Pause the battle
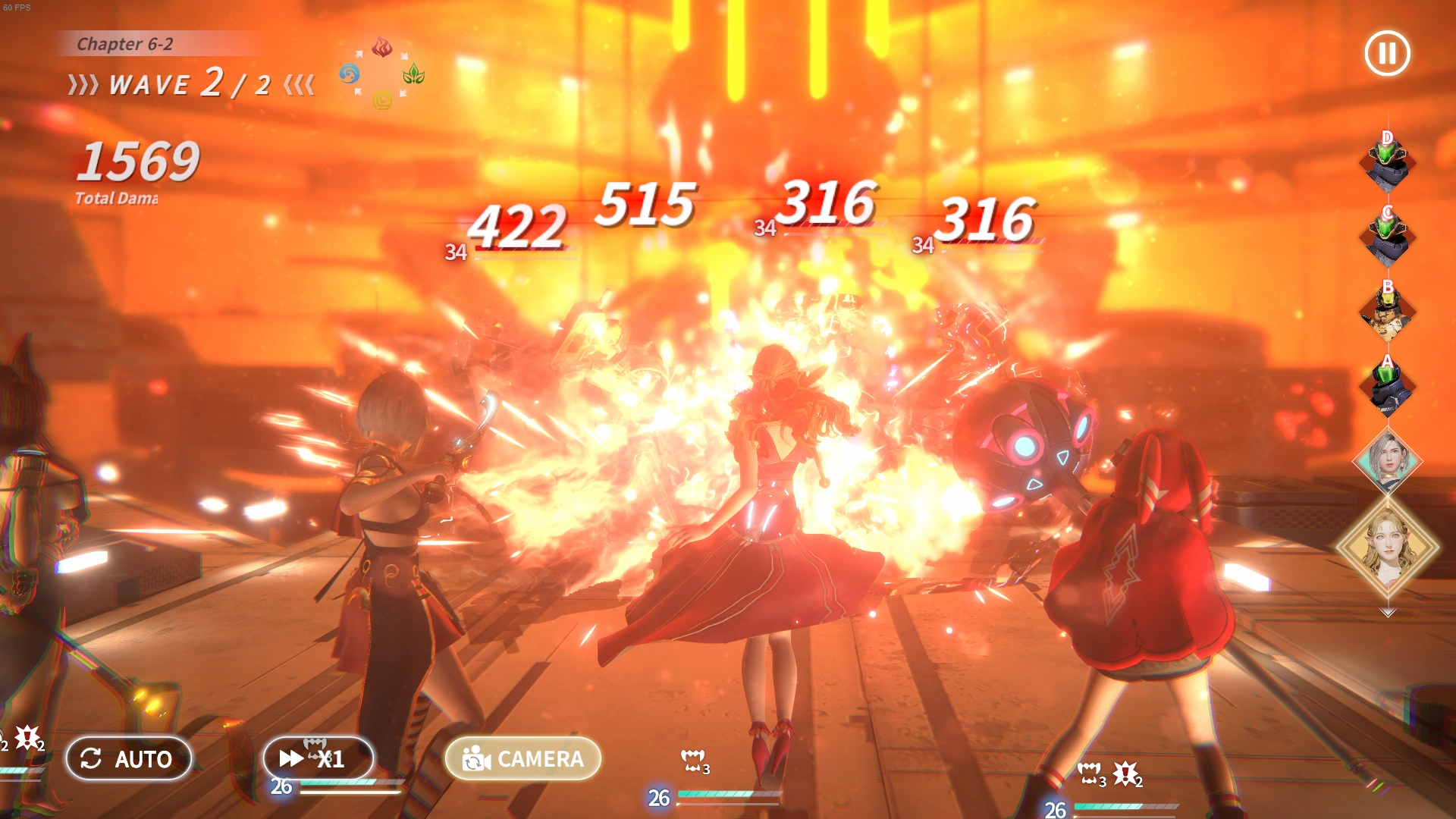The image size is (1456, 819). point(1387,53)
